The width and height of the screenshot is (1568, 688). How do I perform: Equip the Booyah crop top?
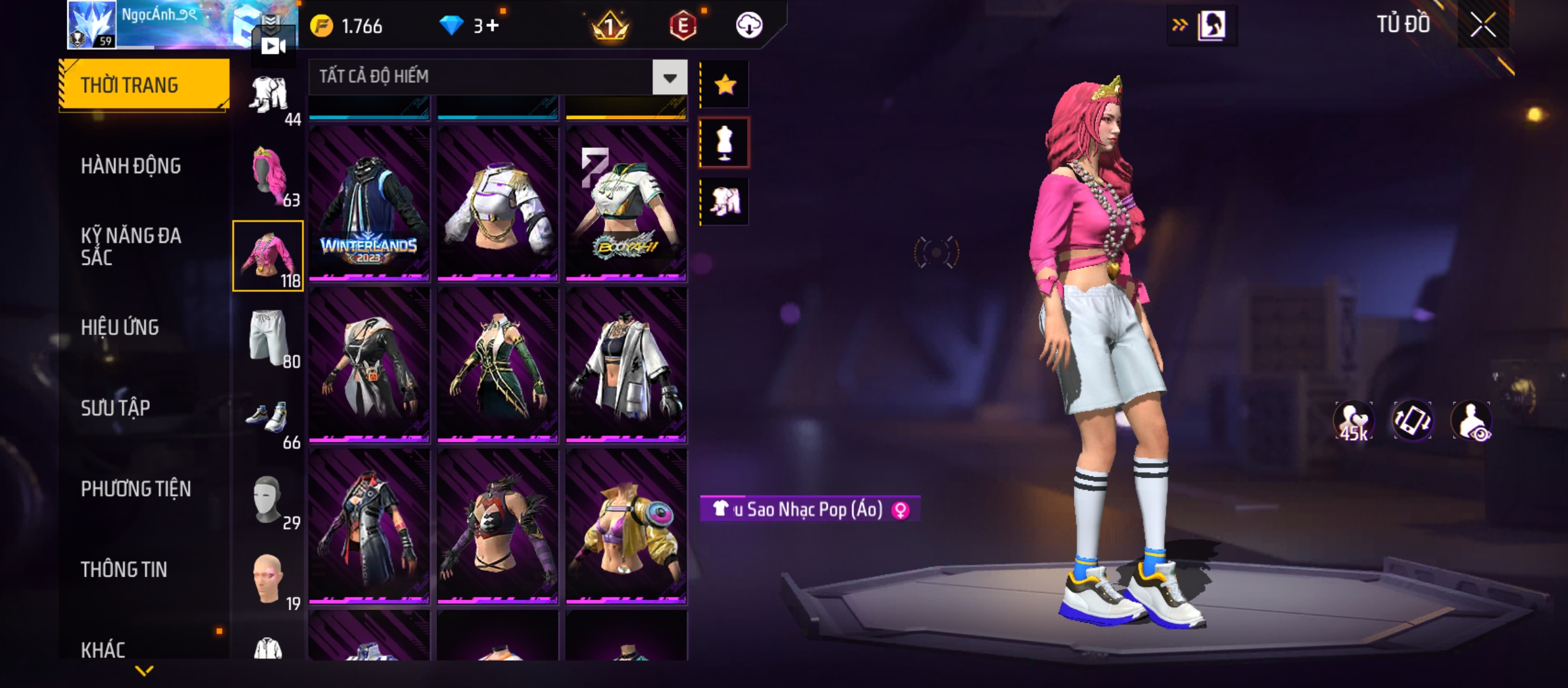(626, 203)
